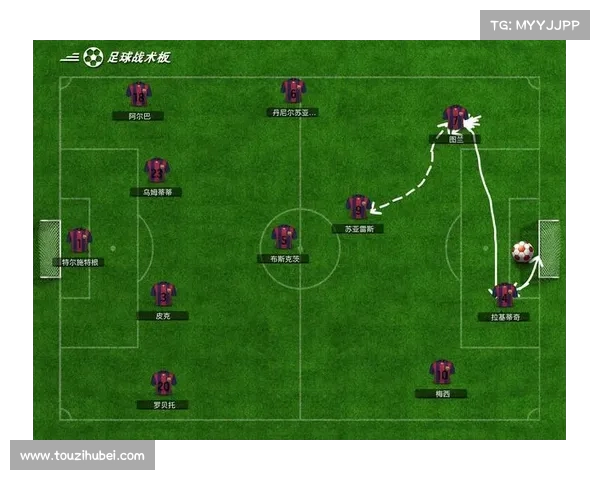Select the 拉基蒂奇 player jersey token
Image resolution: width=600 pixels, height=480 pixels.
(504, 295)
